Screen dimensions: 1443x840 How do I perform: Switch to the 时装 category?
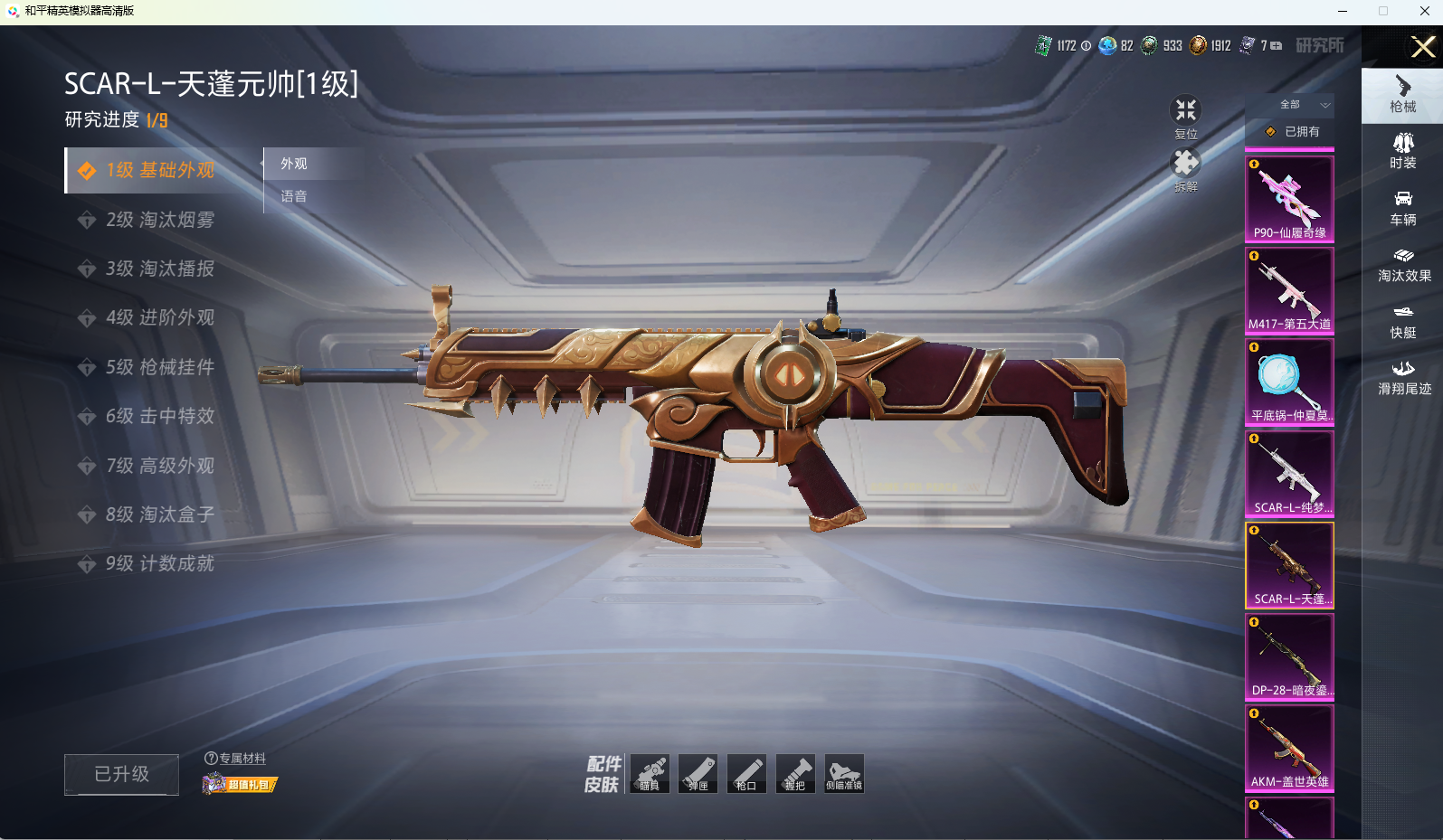[x=1402, y=150]
